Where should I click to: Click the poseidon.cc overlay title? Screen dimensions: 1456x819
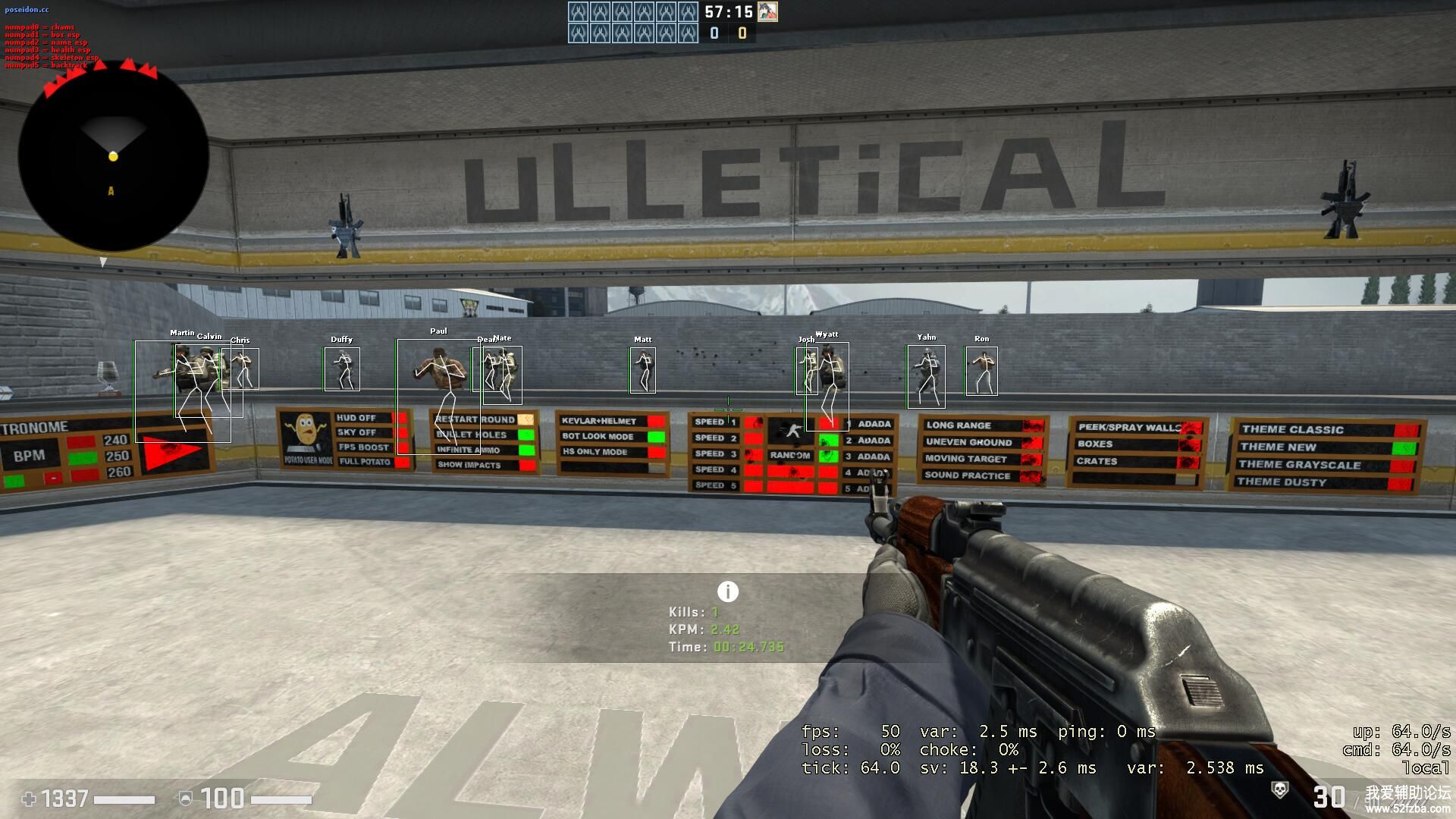(x=27, y=10)
